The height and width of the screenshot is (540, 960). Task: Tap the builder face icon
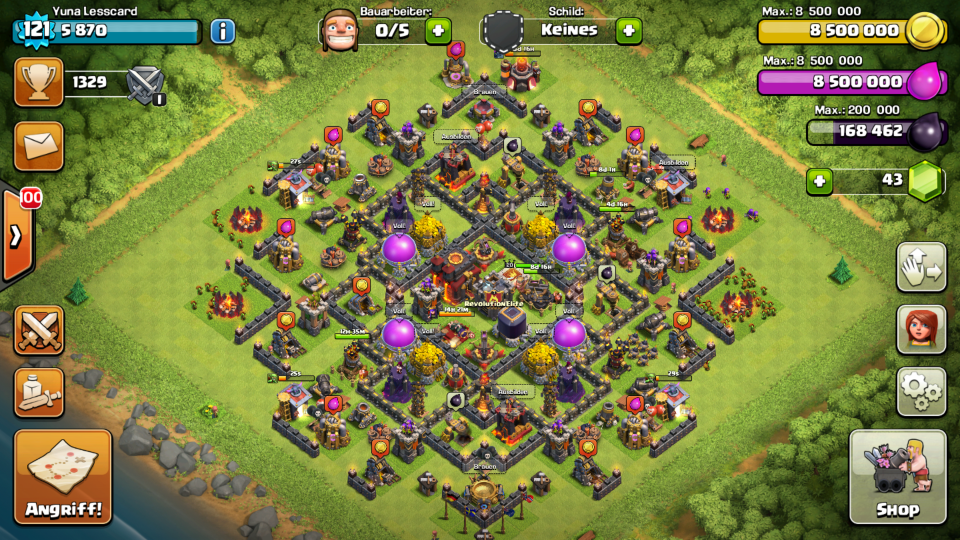coord(341,29)
